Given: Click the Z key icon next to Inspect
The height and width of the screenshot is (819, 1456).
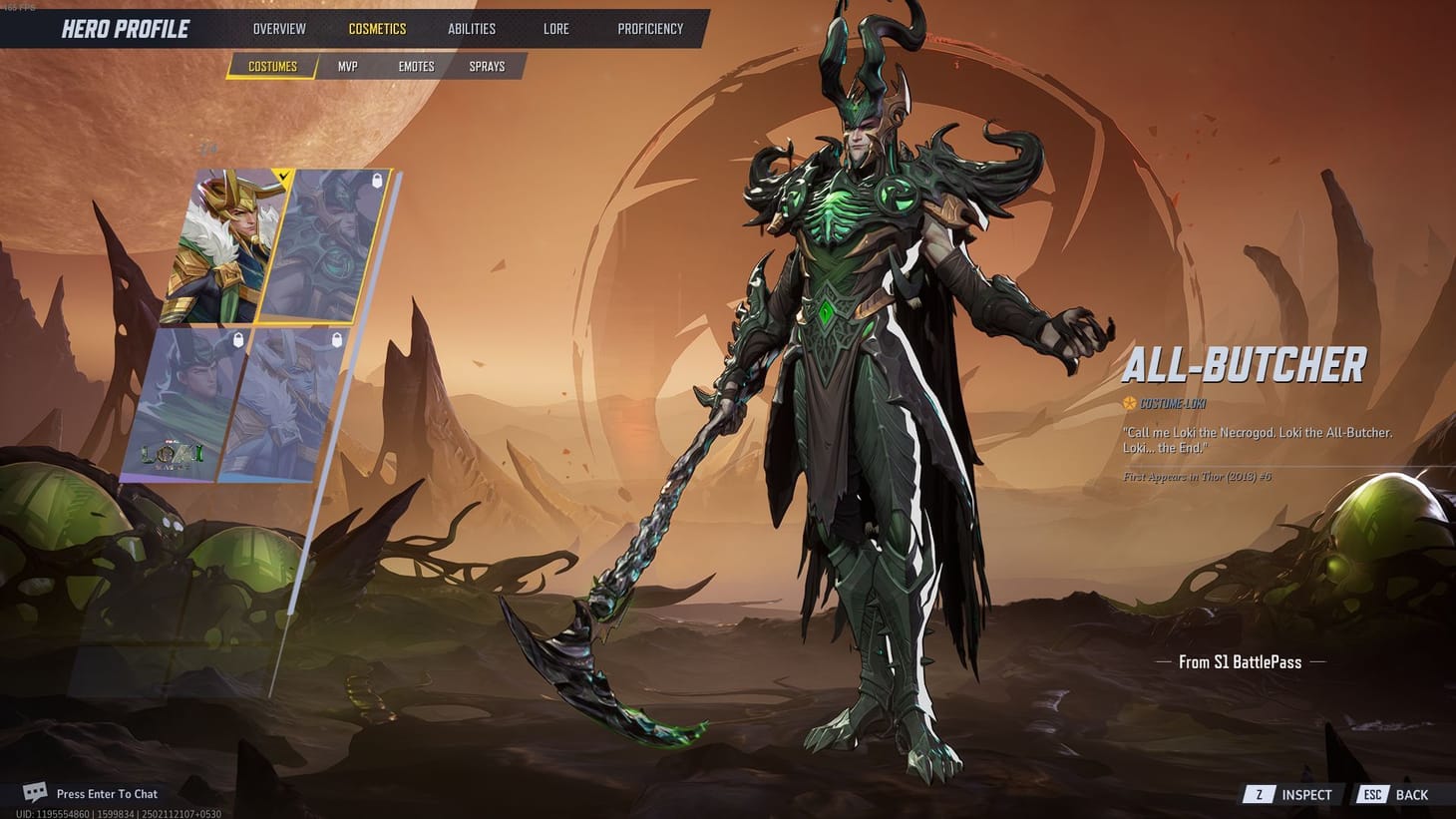Looking at the screenshot, I should 1259,794.
